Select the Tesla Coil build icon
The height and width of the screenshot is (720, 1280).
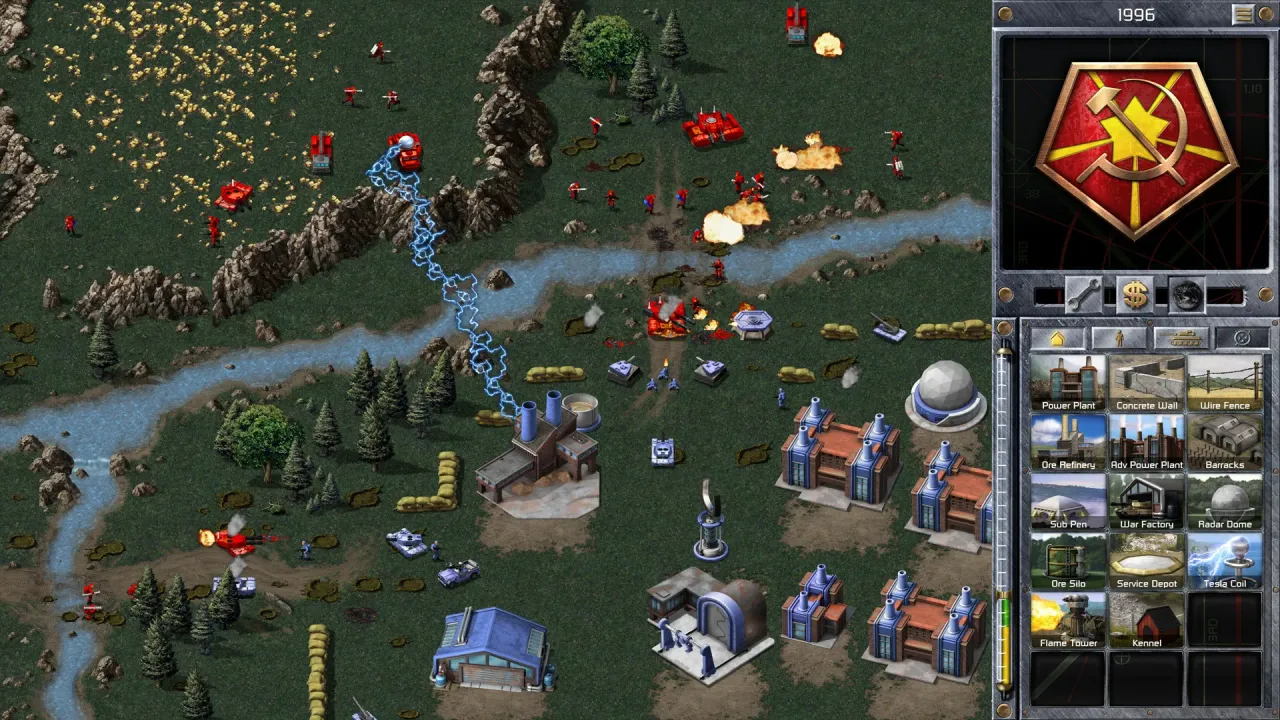point(1224,560)
